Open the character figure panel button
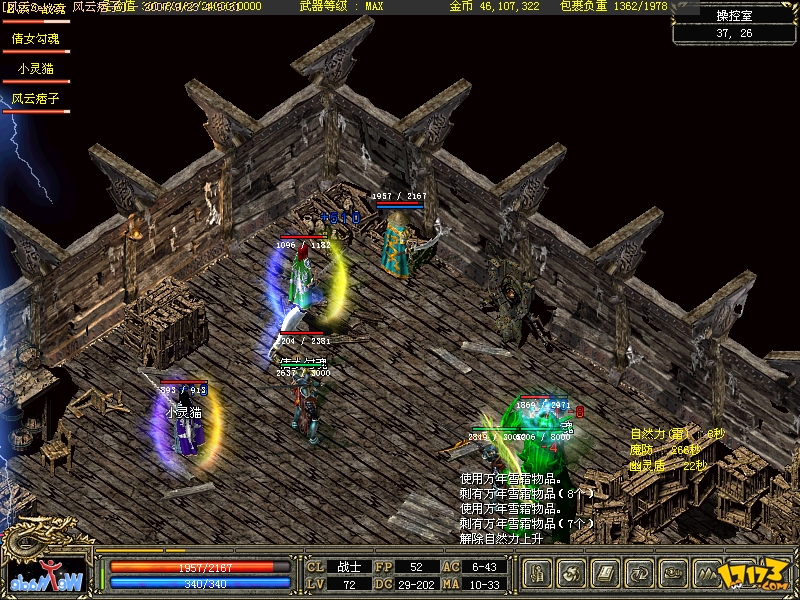This screenshot has height=600, width=800. click(538, 574)
